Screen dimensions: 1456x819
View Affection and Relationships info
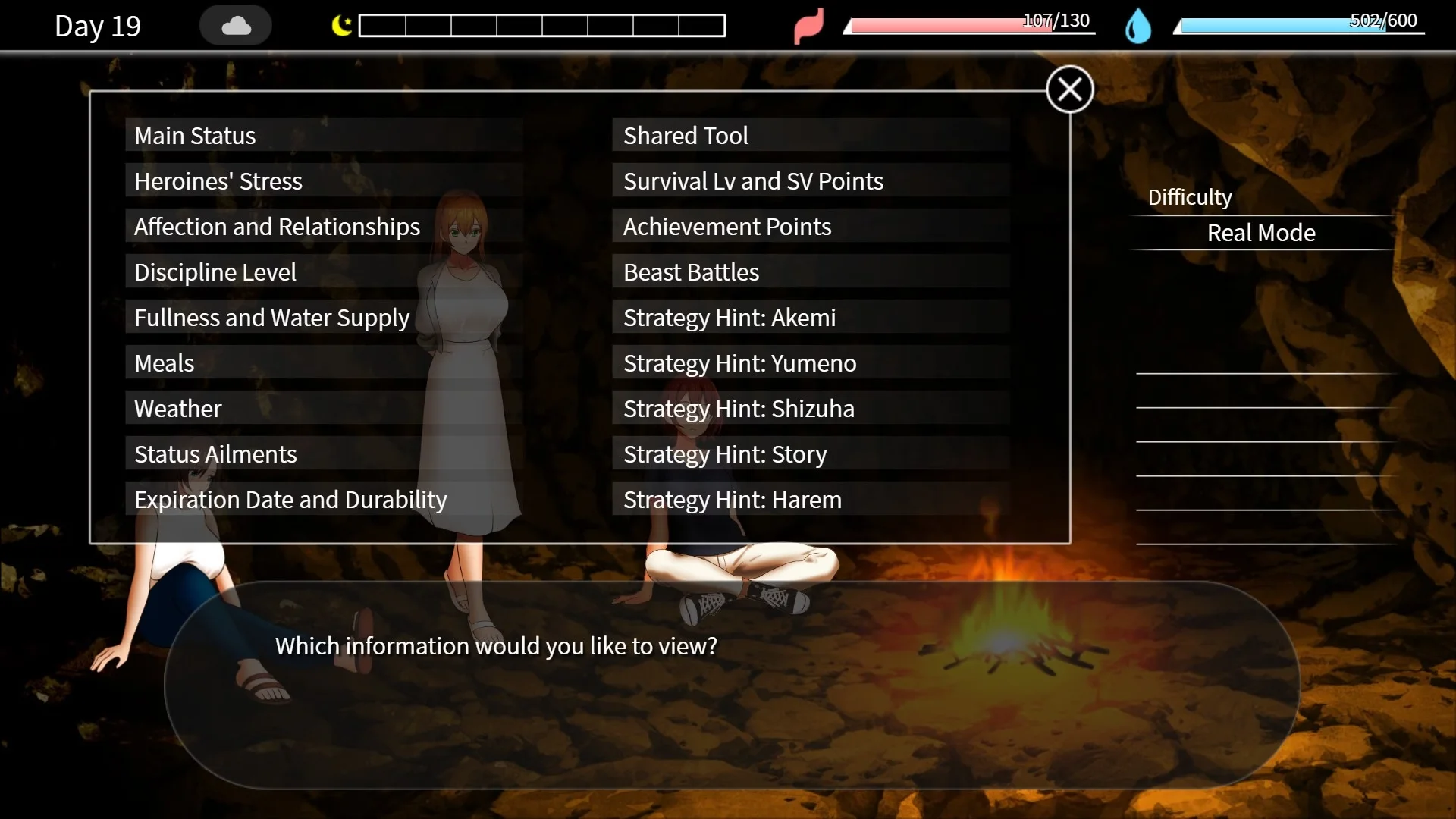tap(324, 227)
